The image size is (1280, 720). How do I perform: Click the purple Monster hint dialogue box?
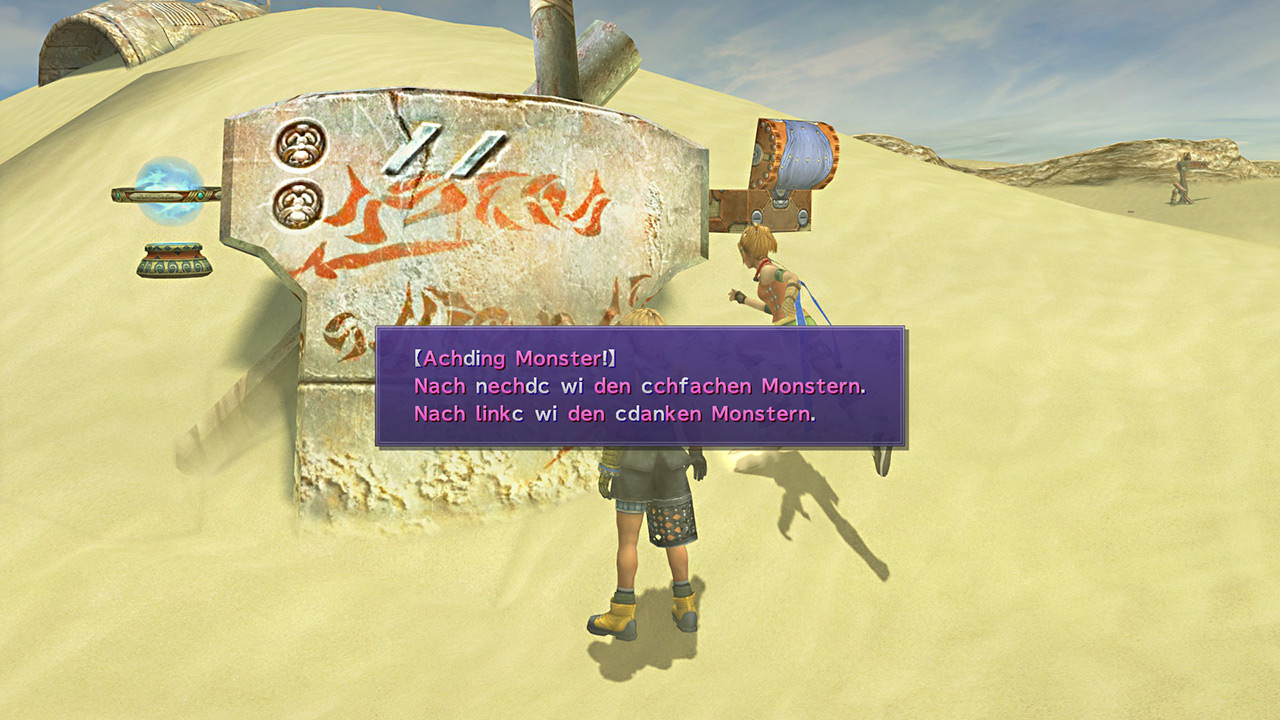[640, 386]
